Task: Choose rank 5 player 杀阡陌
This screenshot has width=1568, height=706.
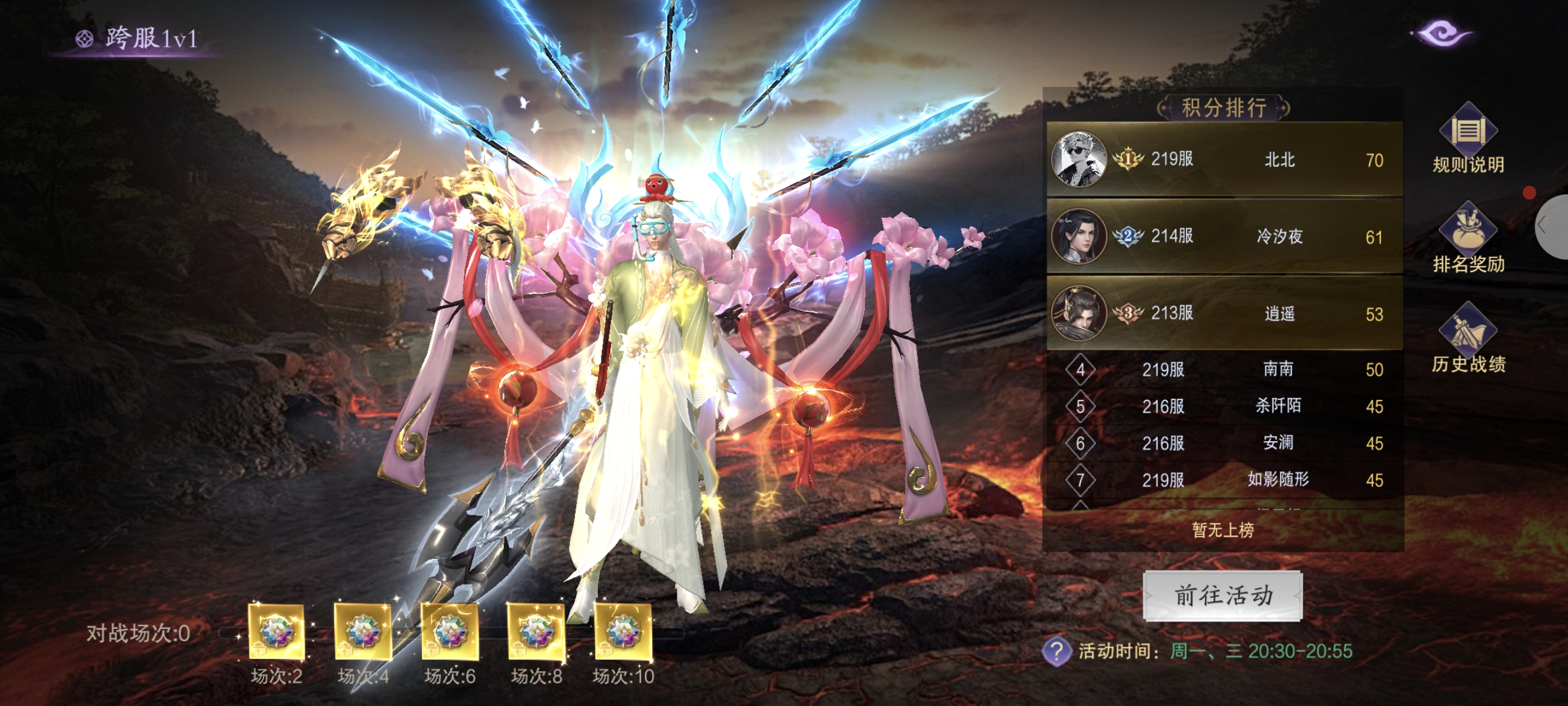Action: tap(1224, 406)
